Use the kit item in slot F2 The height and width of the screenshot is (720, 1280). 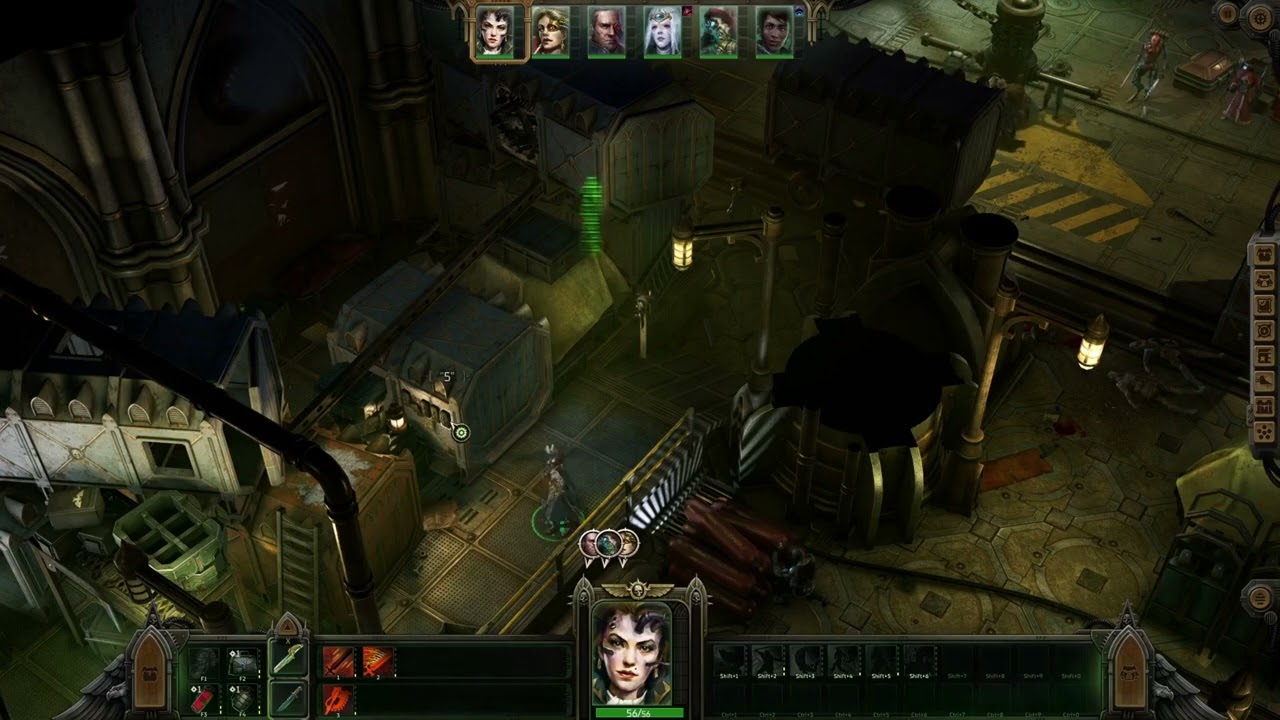[244, 661]
